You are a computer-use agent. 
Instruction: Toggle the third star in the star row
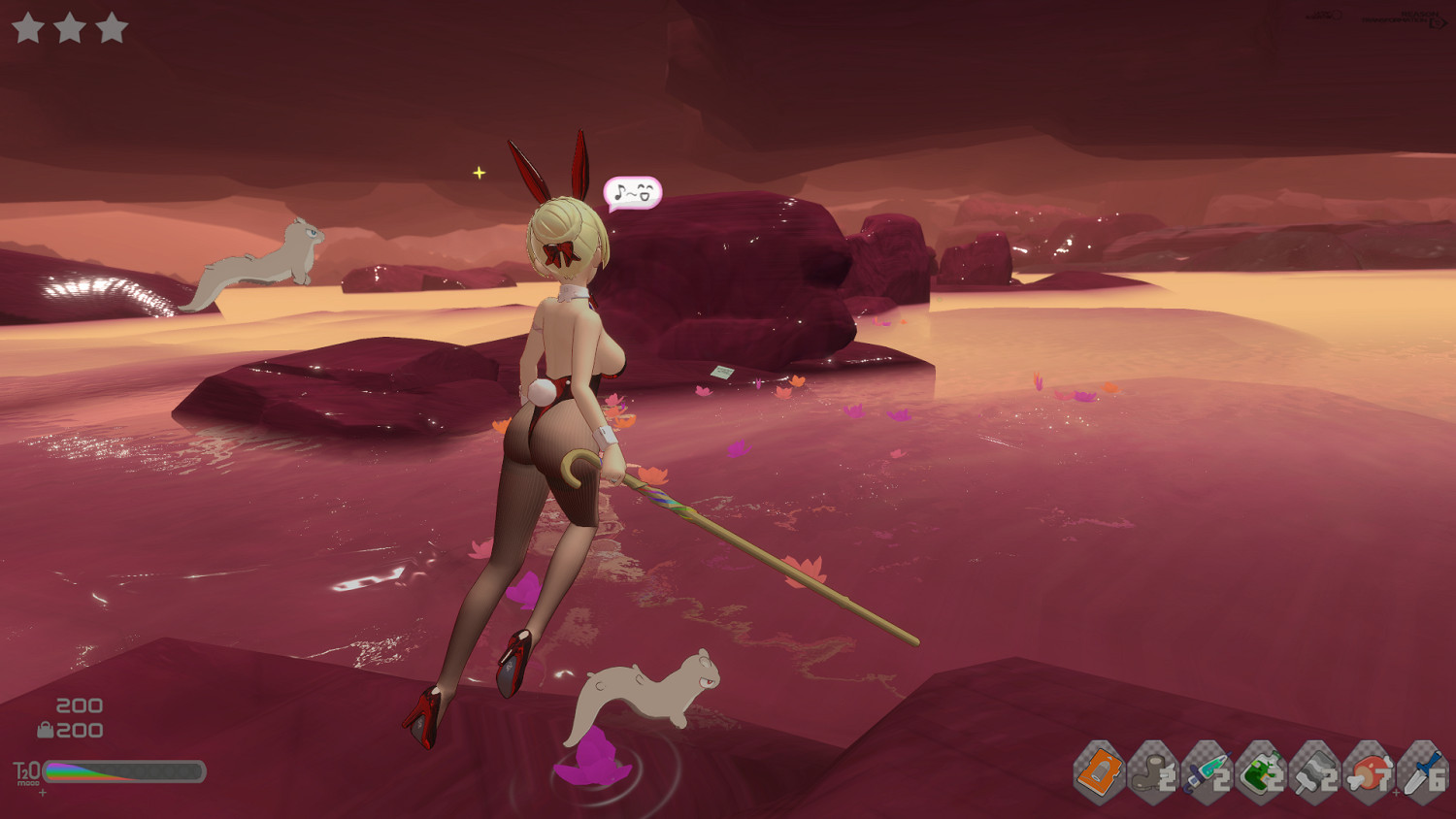pyautogui.click(x=111, y=28)
